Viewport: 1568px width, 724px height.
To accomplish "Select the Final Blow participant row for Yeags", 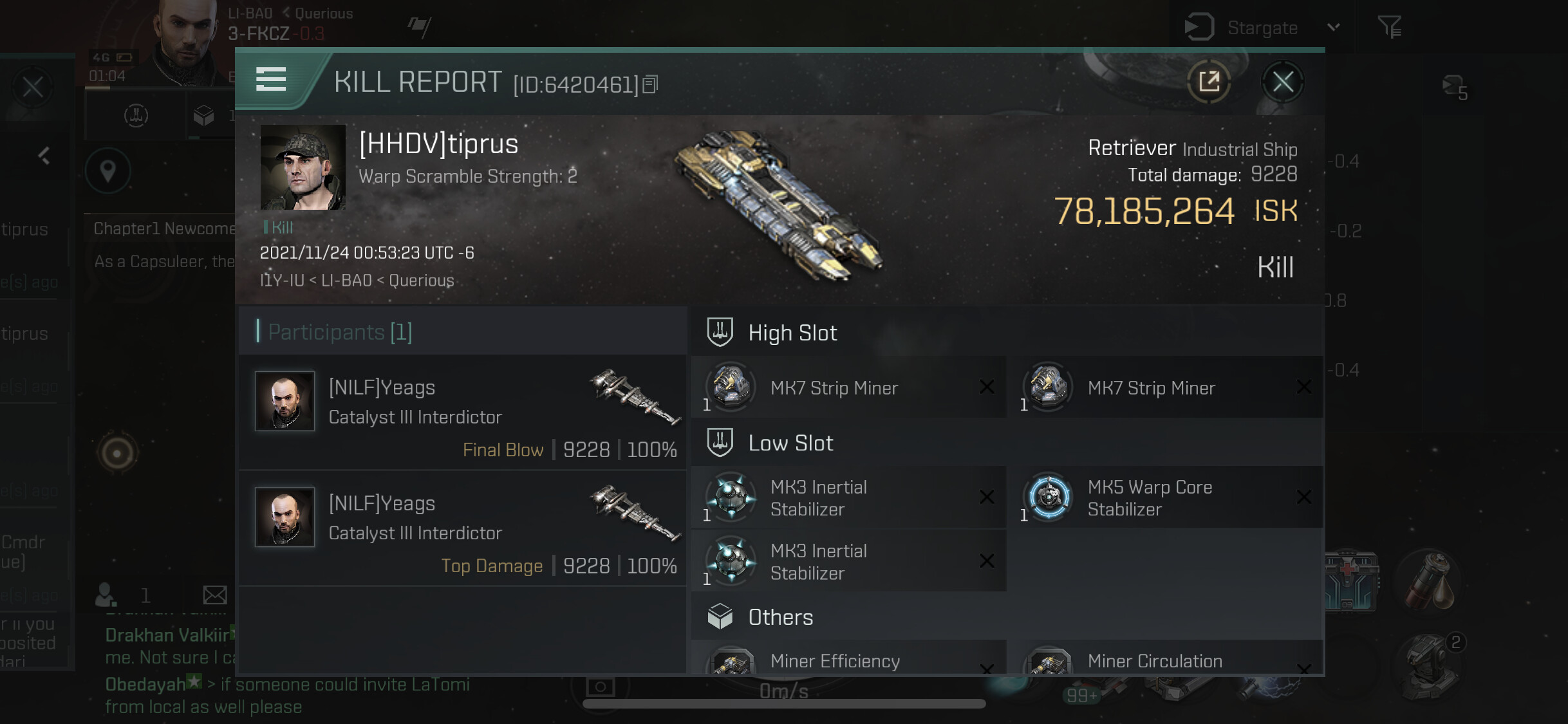I will tap(462, 413).
